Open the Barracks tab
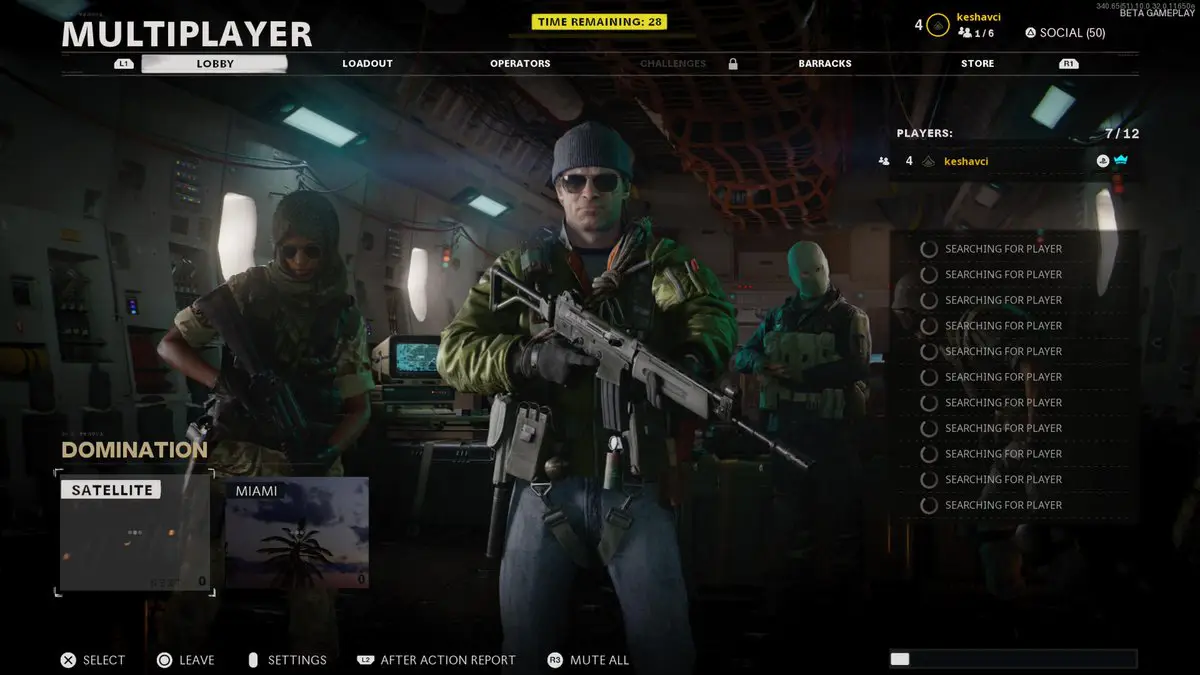The image size is (1200, 675). [x=825, y=64]
